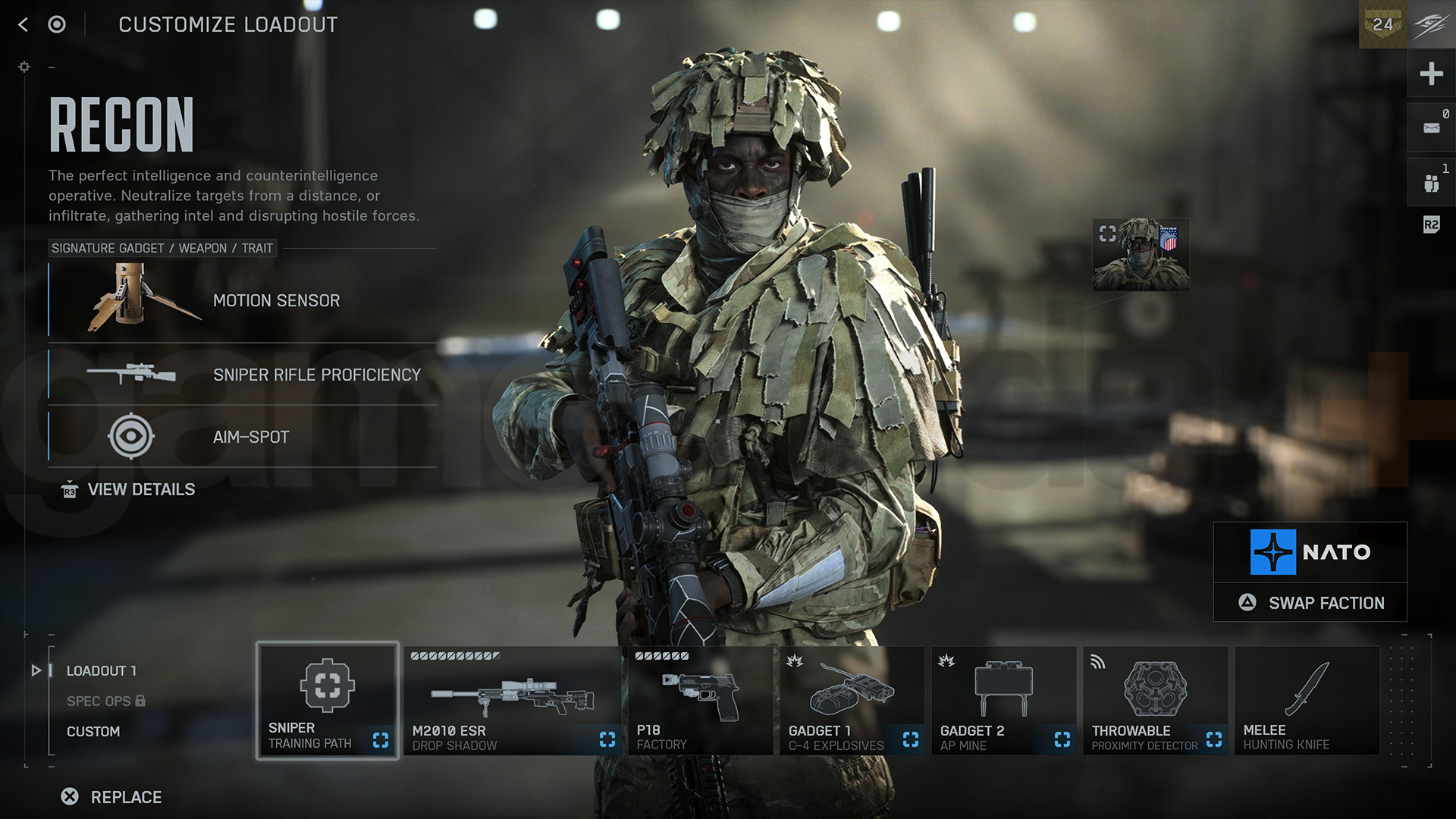Select the P18 sidearm slot
The width and height of the screenshot is (1456, 819).
[x=700, y=701]
